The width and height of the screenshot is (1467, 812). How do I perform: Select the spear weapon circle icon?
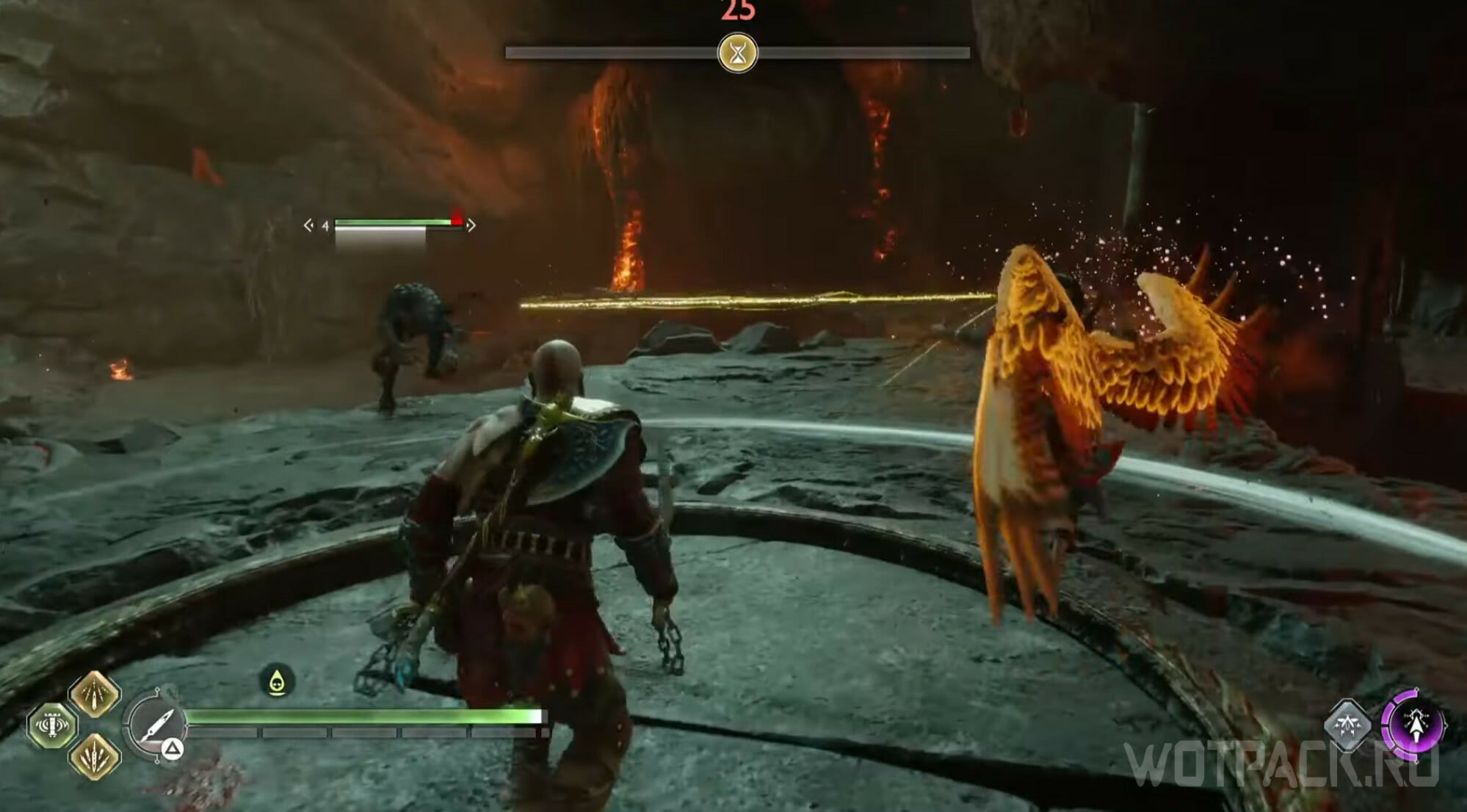[x=156, y=725]
